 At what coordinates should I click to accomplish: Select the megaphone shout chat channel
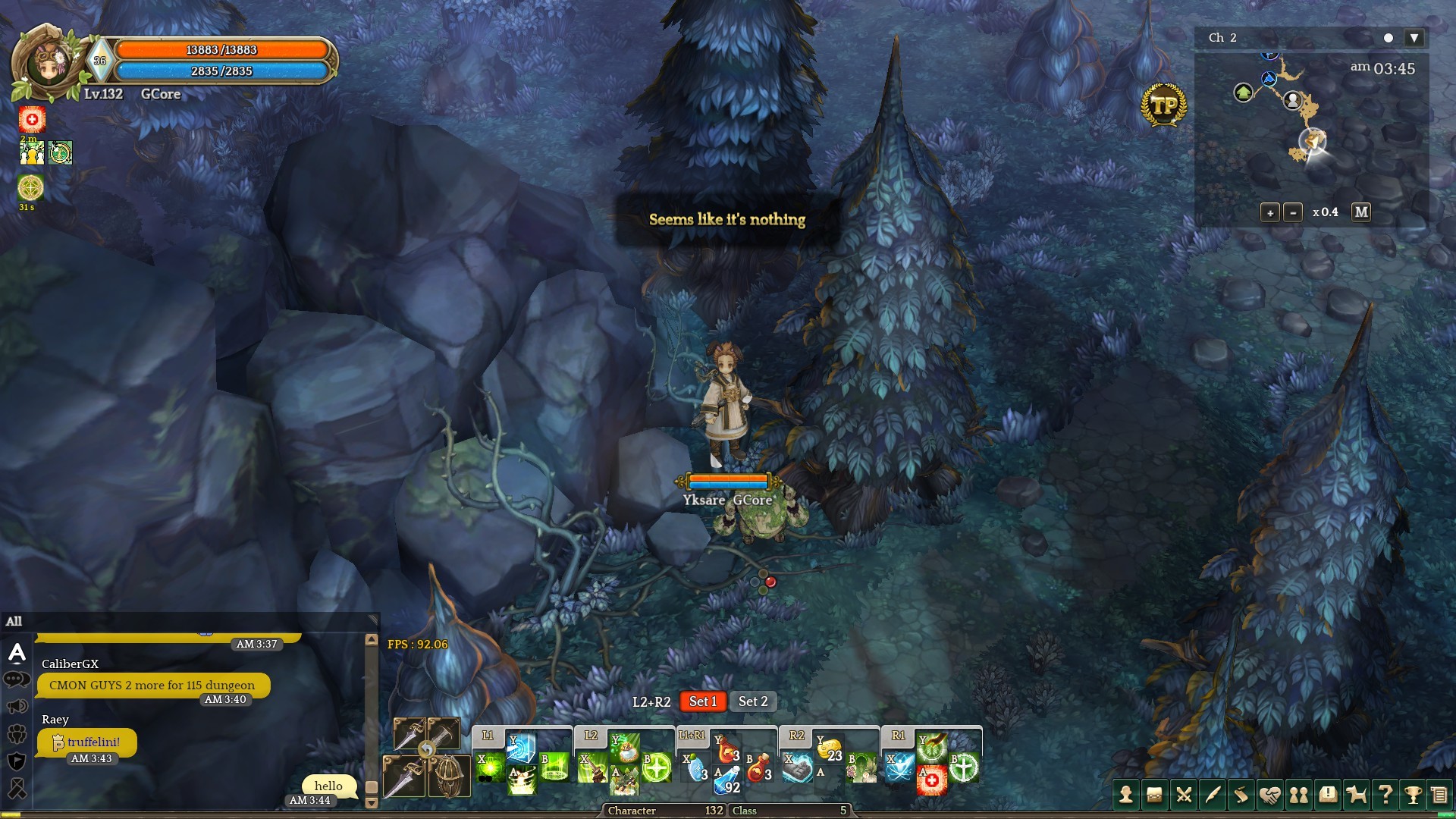pos(17,707)
